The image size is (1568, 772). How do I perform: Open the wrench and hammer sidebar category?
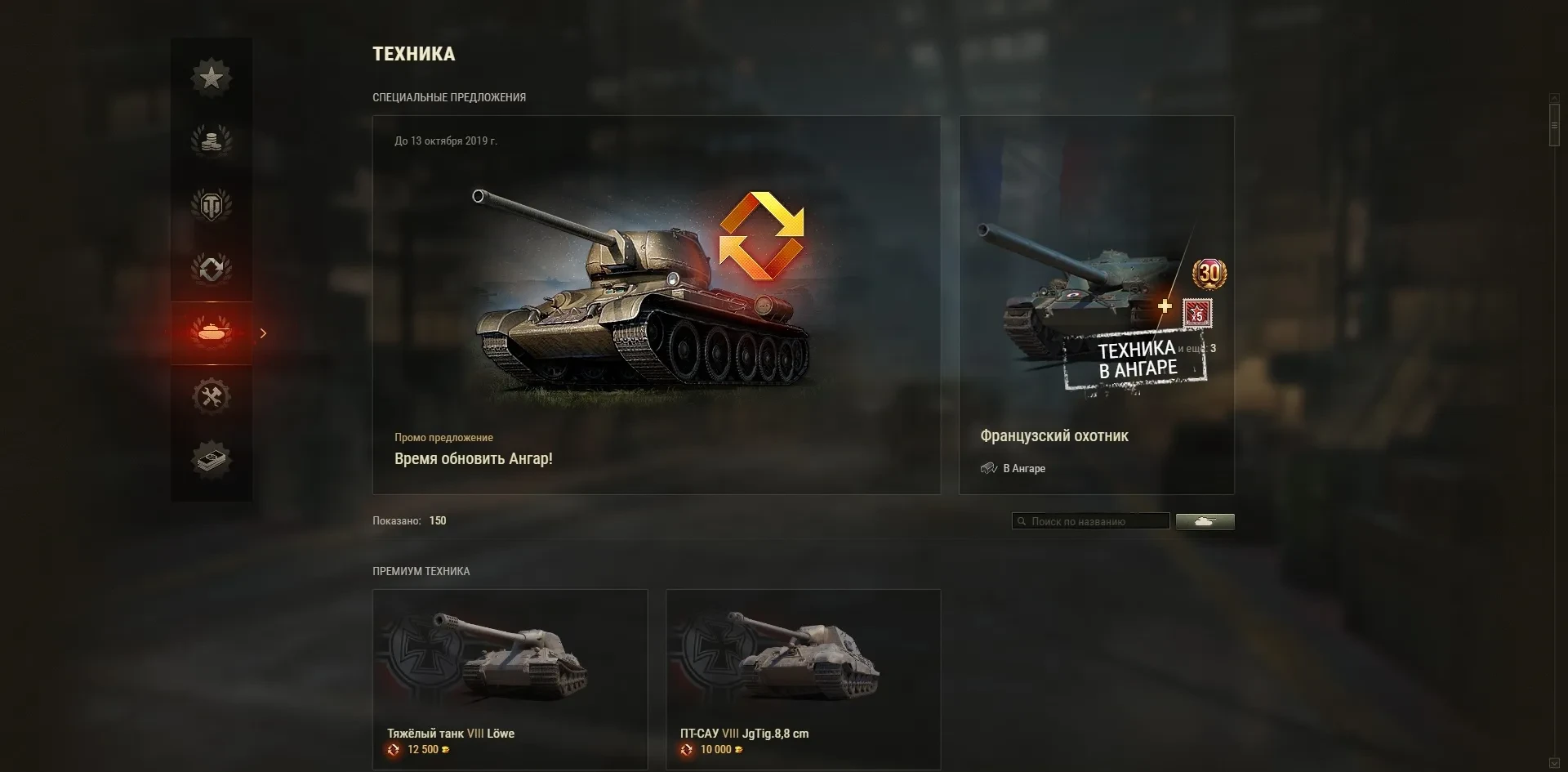click(212, 396)
